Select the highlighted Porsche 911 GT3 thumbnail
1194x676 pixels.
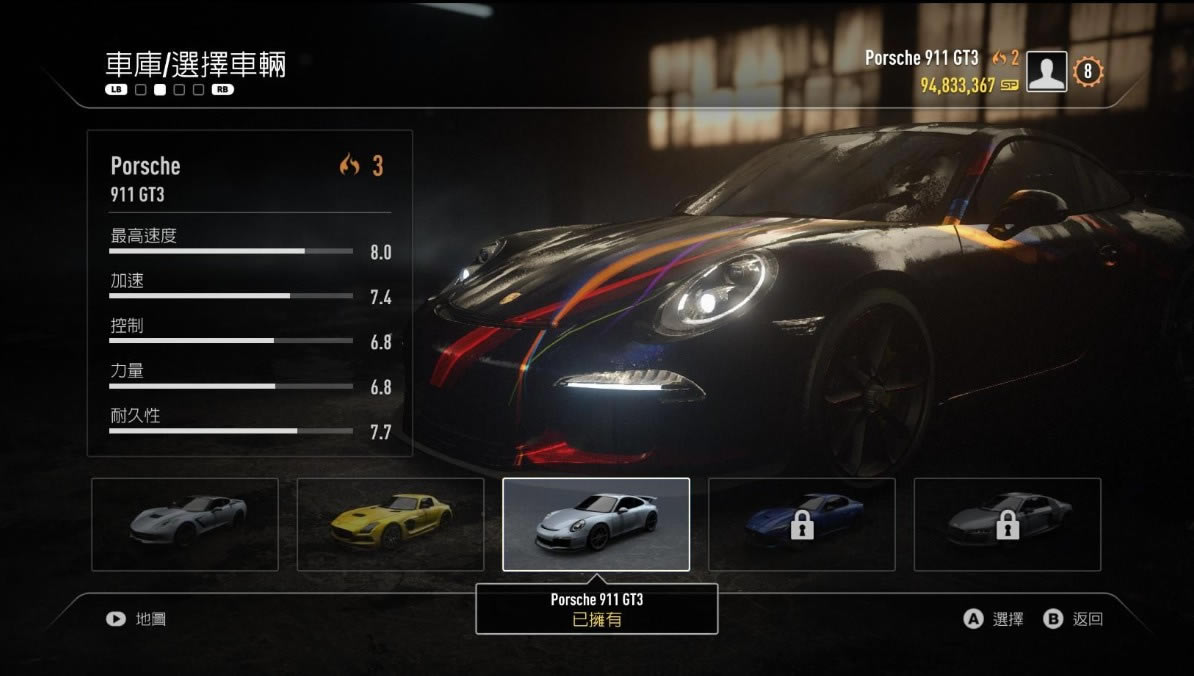[x=596, y=524]
